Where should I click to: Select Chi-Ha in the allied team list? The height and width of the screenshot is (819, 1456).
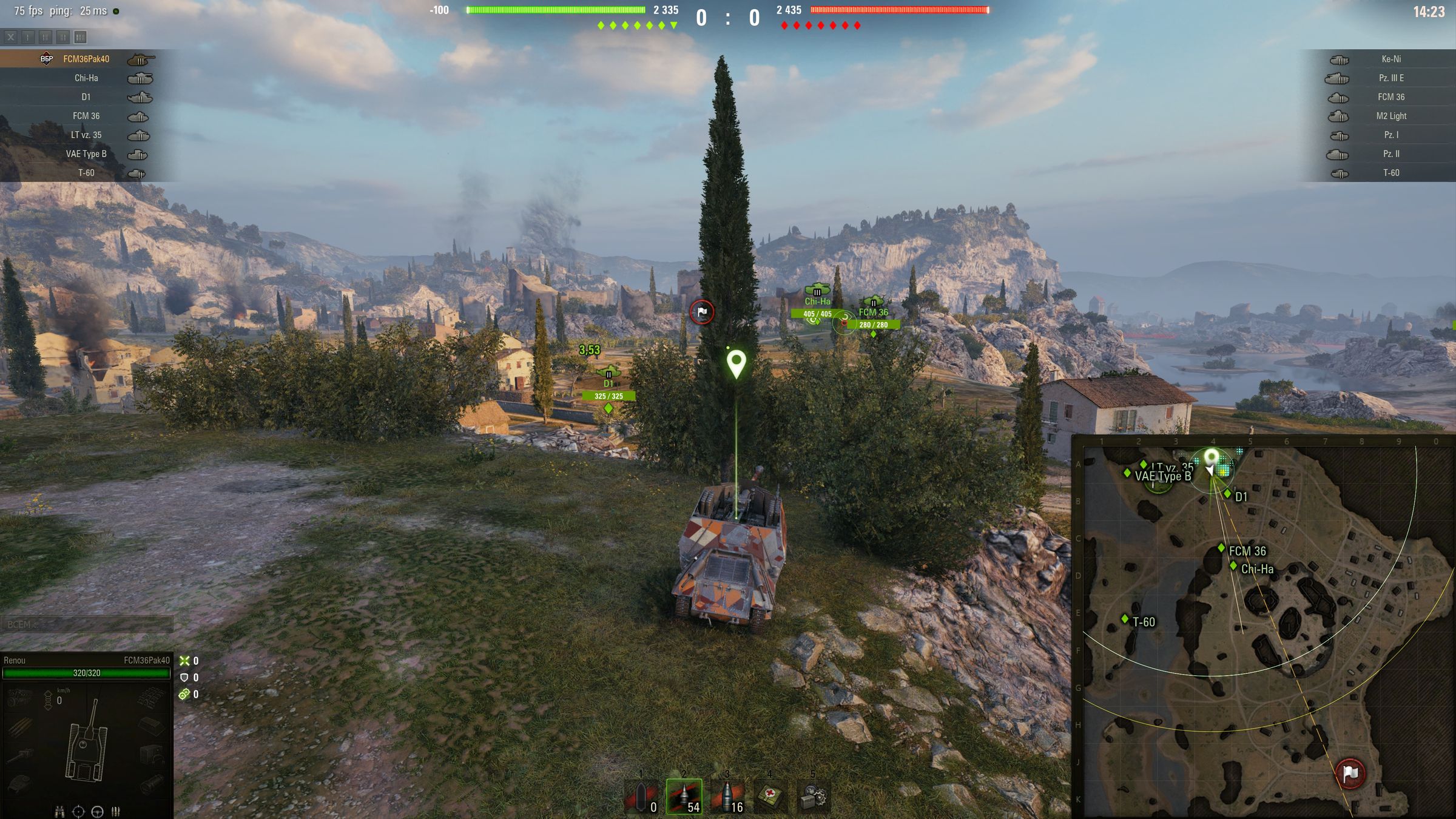86,78
